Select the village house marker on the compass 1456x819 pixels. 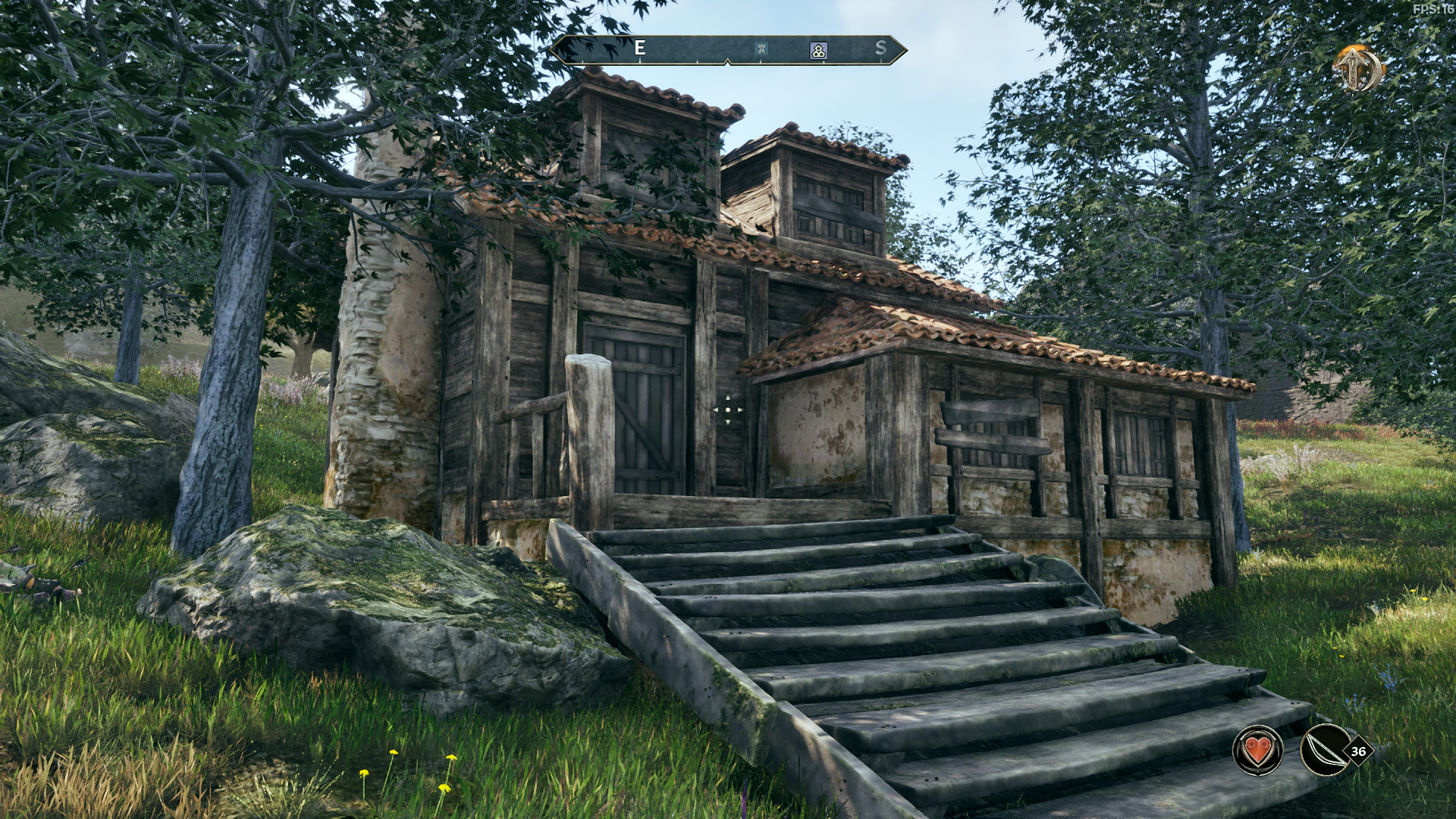(x=818, y=50)
